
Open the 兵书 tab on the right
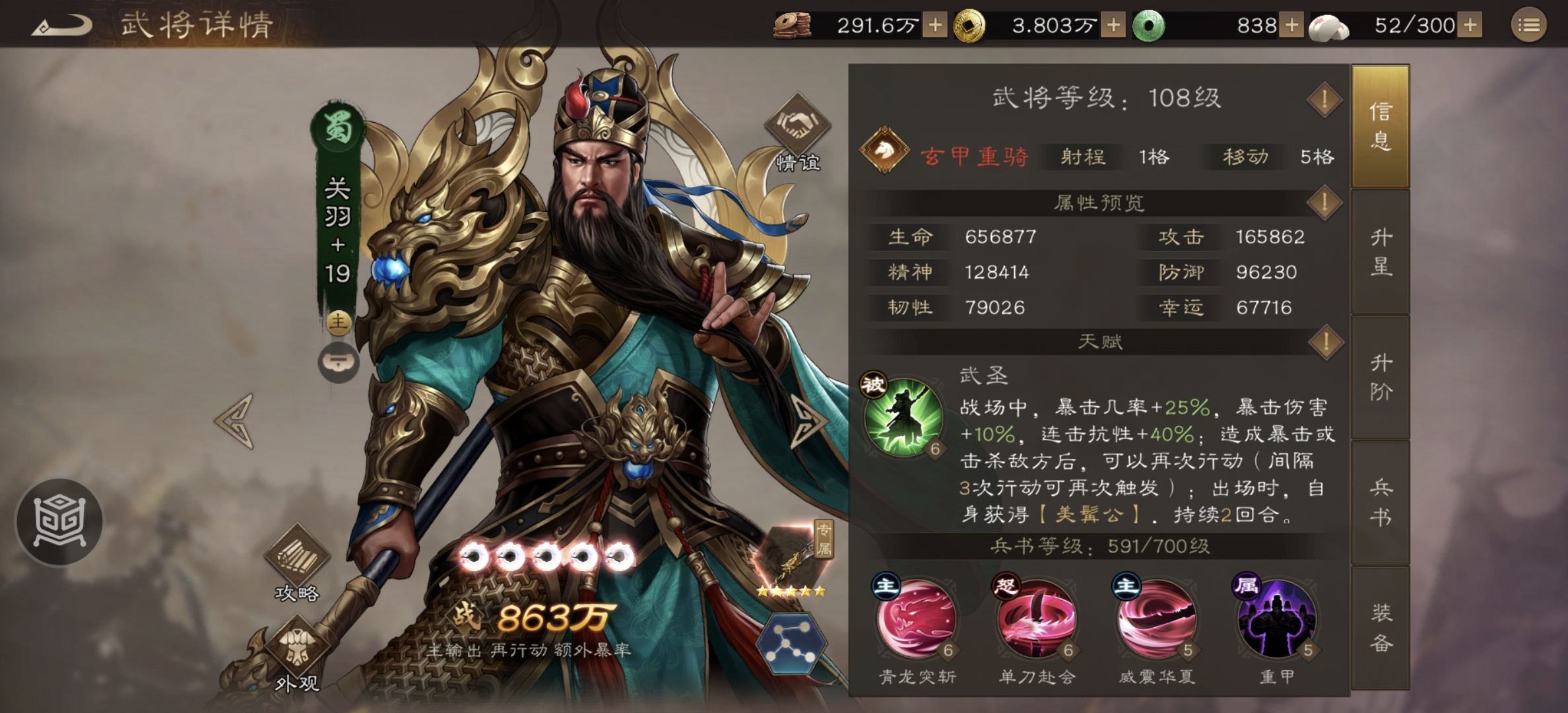pyautogui.click(x=1381, y=502)
